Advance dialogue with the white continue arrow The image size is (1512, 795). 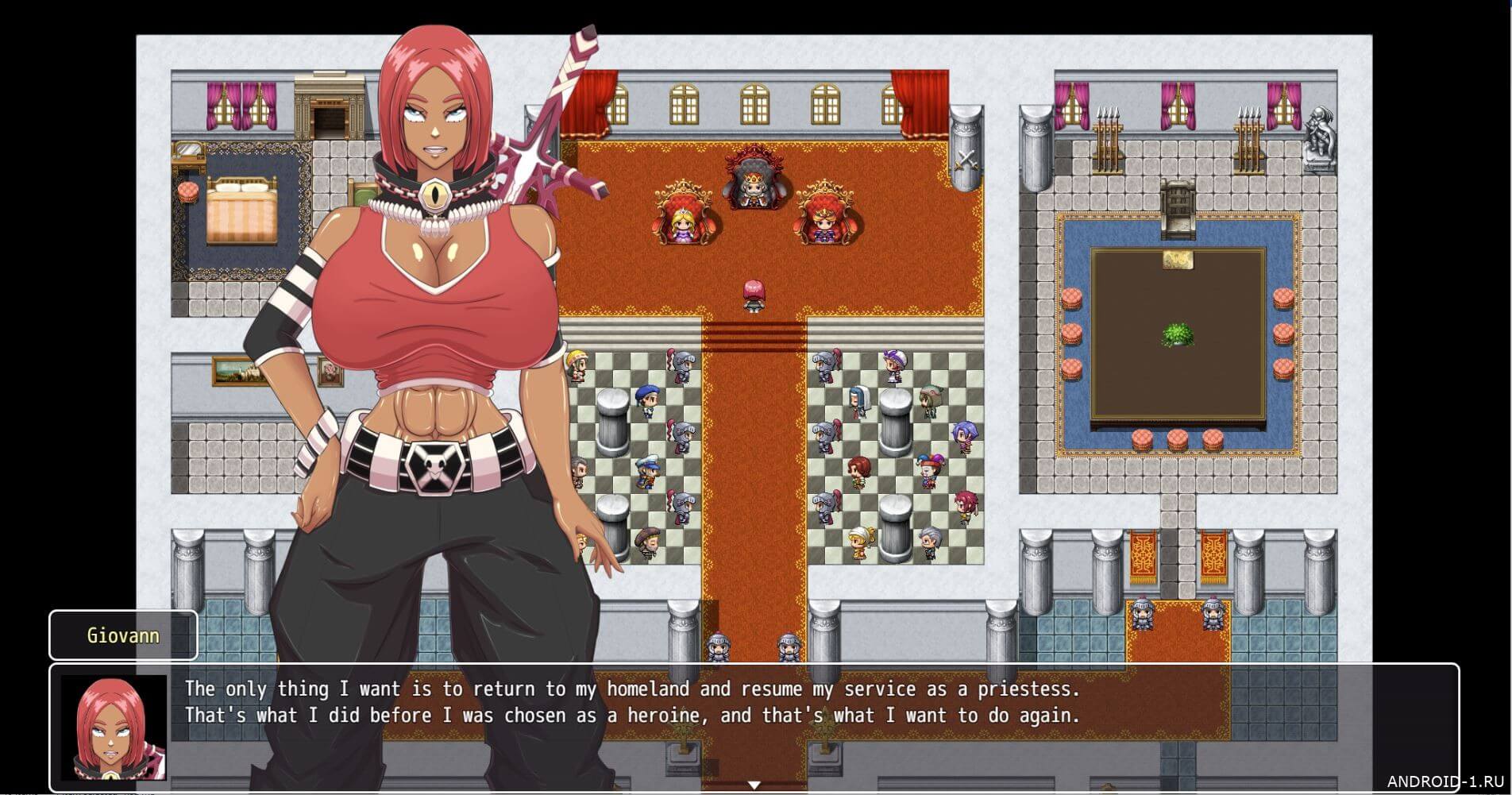coord(754,785)
